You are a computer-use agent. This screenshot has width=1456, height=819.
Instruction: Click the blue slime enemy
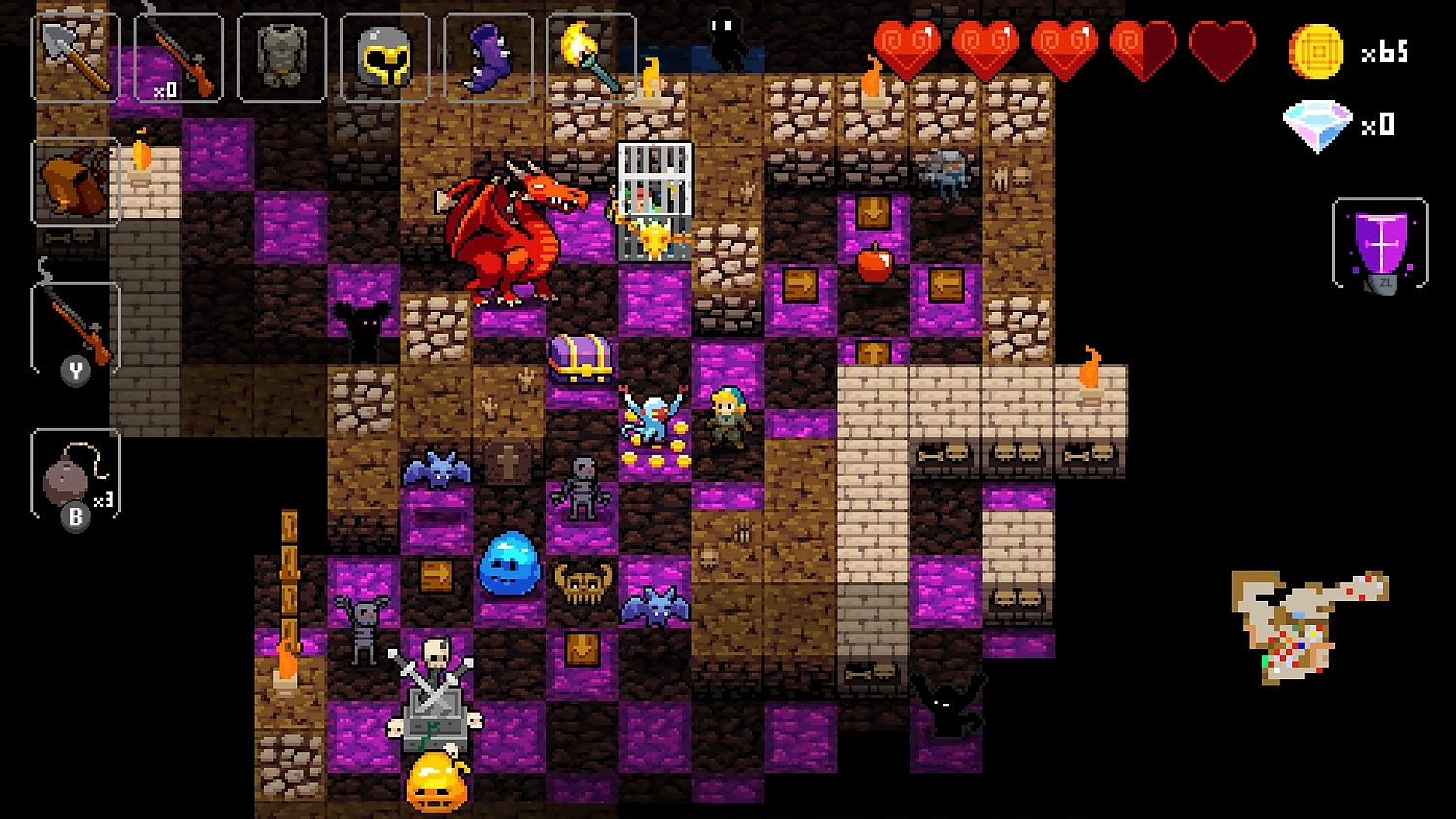coord(510,563)
